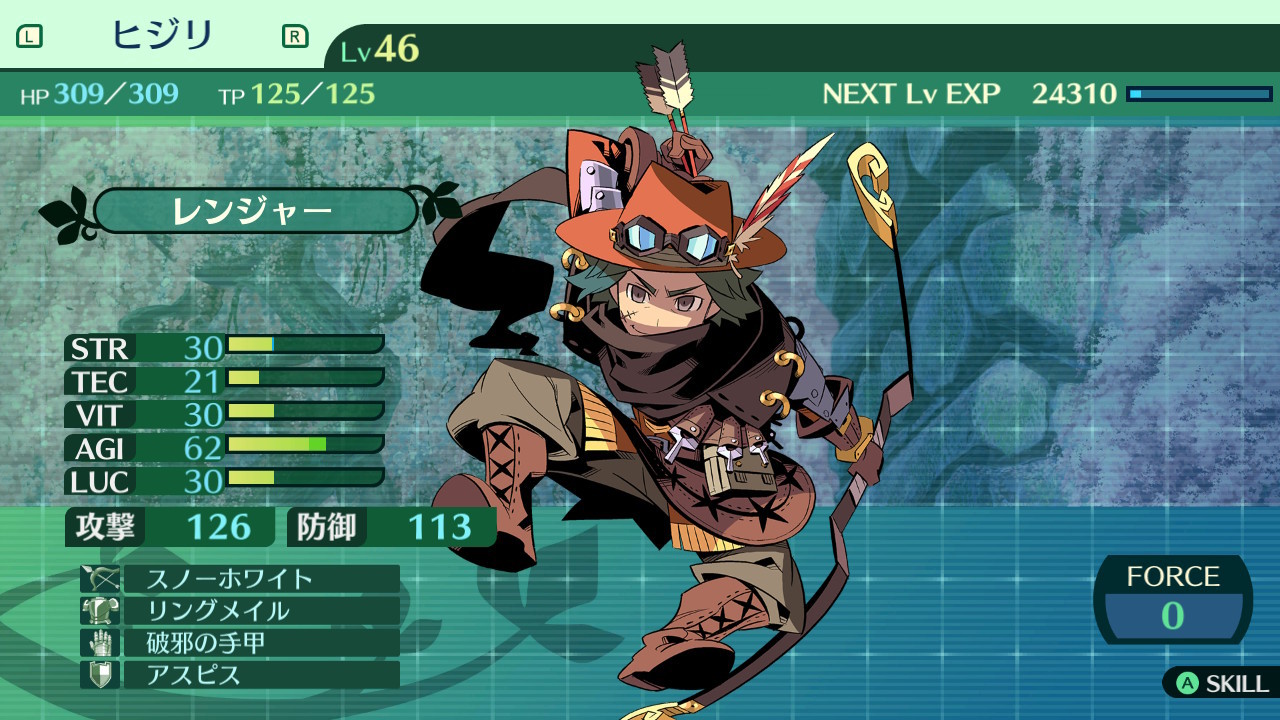This screenshot has width=1280, height=720.
Task: Pick the アスピス shield slot
Action: [x=240, y=675]
